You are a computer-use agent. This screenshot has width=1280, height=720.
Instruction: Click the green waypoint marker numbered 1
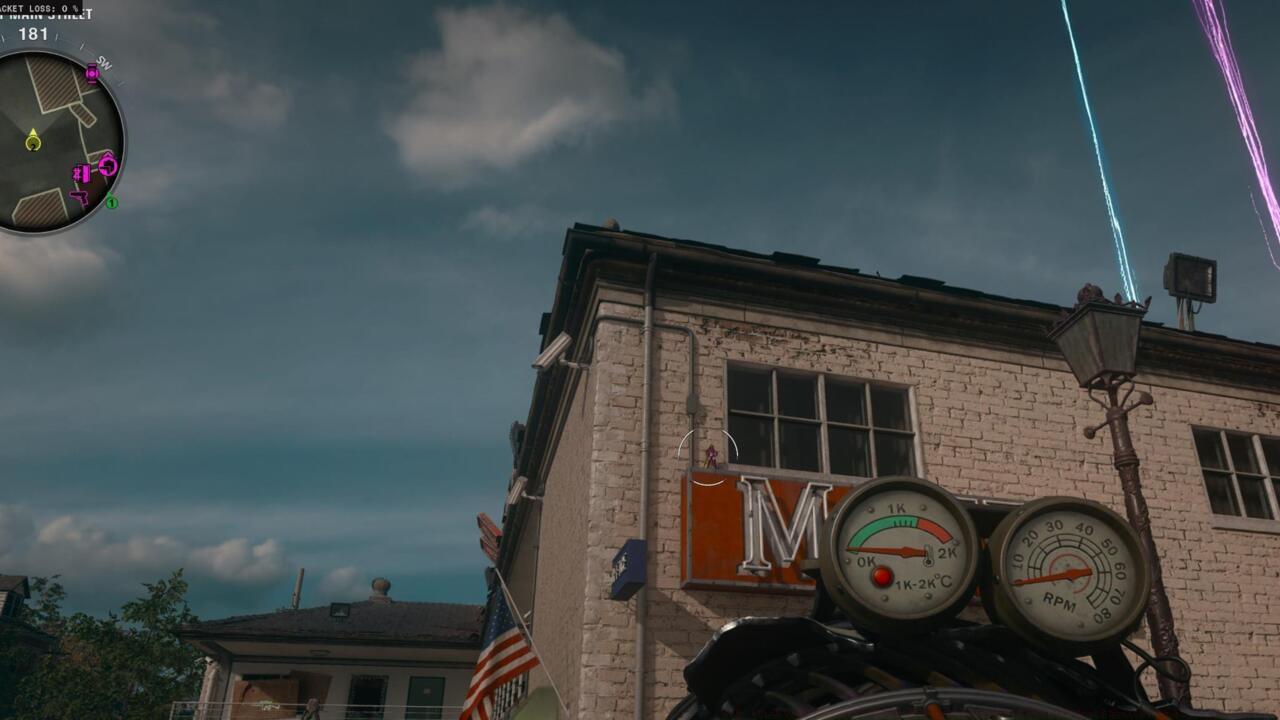tap(112, 202)
